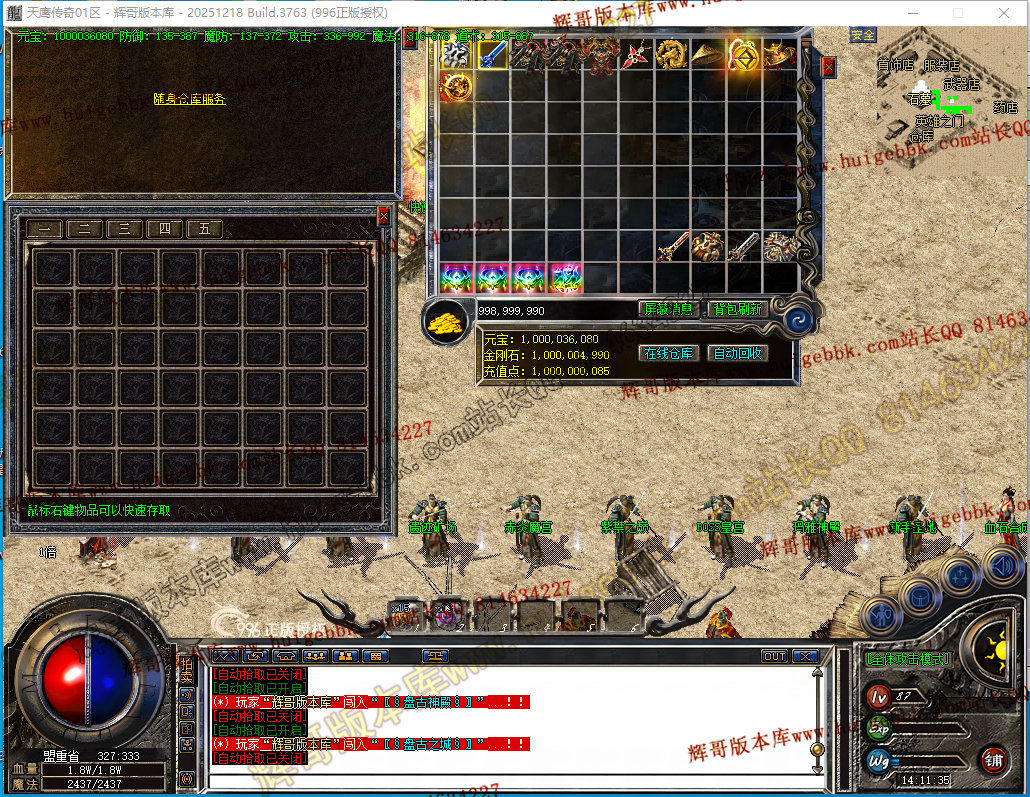Screen dimensions: 1030x797
Task: Switch to warehouse tab 三
Action: coord(124,228)
